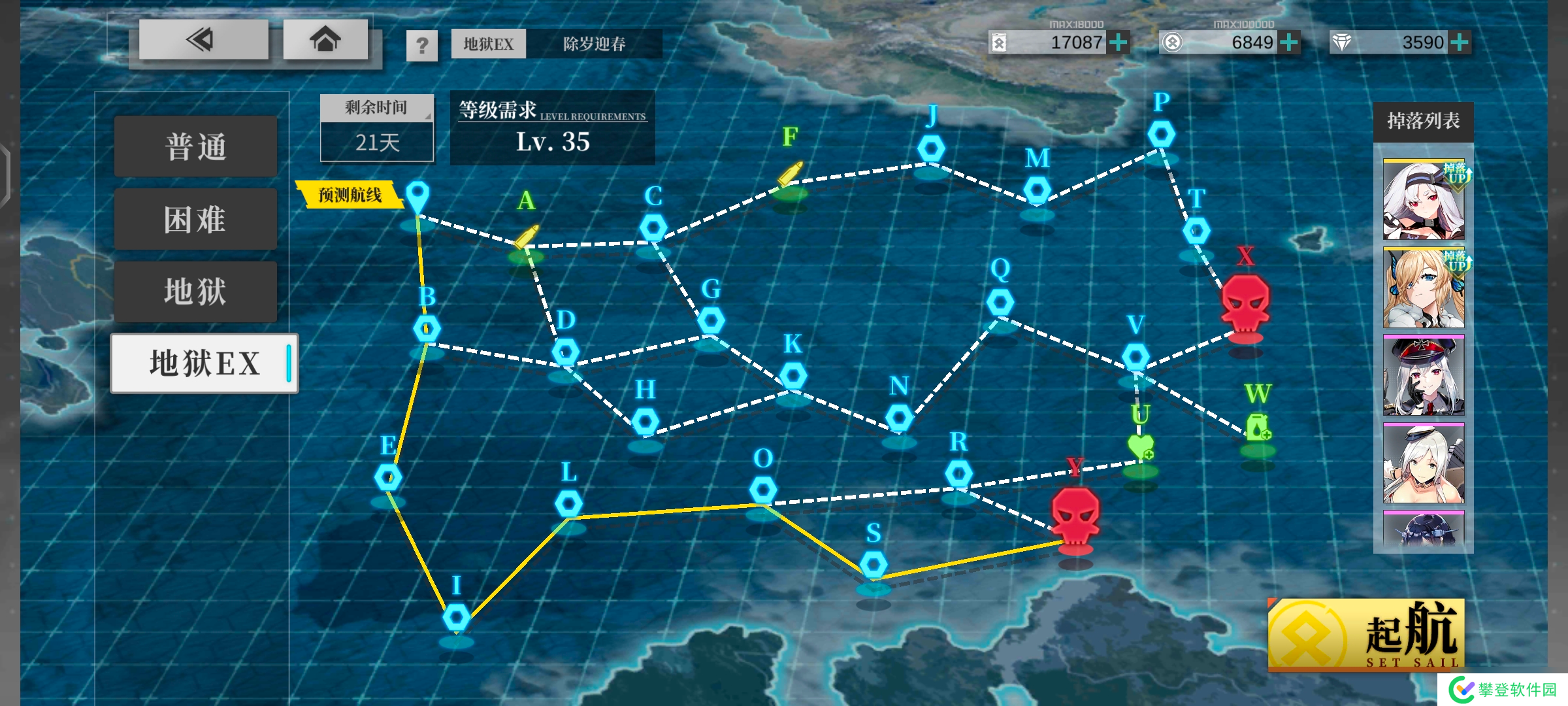Select the 地狱EX difficulty tab
Image resolution: width=1568 pixels, height=706 pixels.
(204, 363)
